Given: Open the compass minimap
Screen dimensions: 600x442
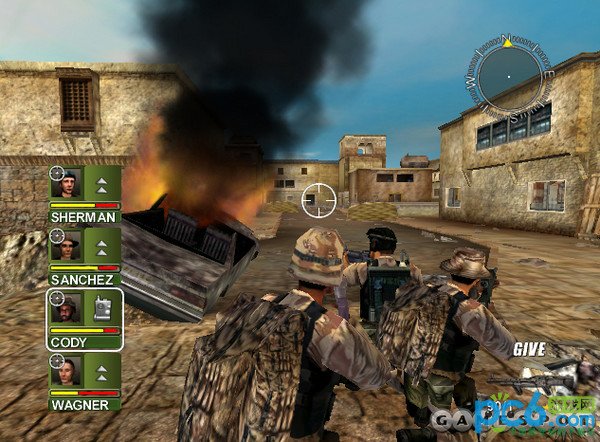Looking at the screenshot, I should (x=508, y=75).
